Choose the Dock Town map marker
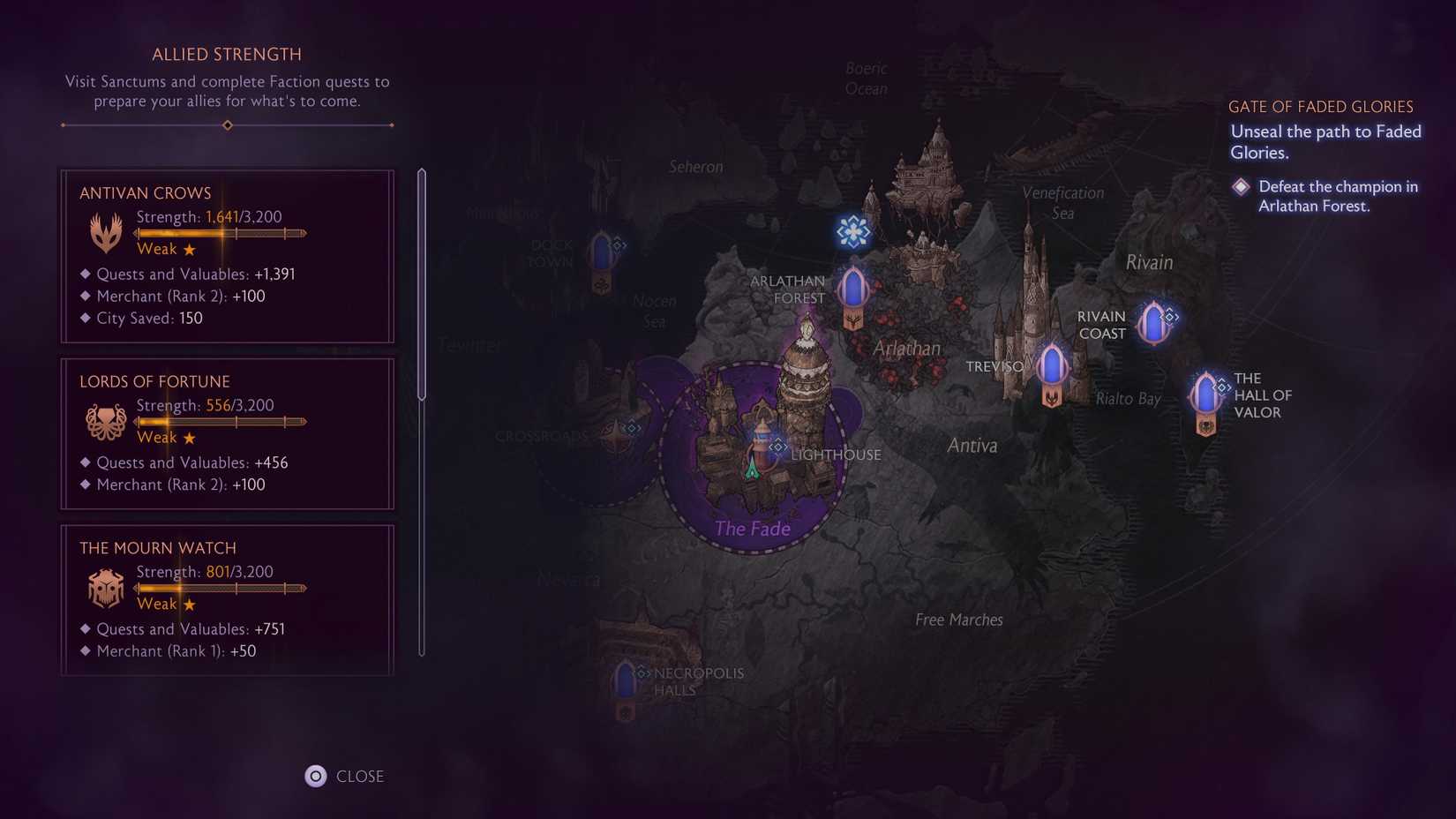This screenshot has width=1456, height=819. pos(602,254)
